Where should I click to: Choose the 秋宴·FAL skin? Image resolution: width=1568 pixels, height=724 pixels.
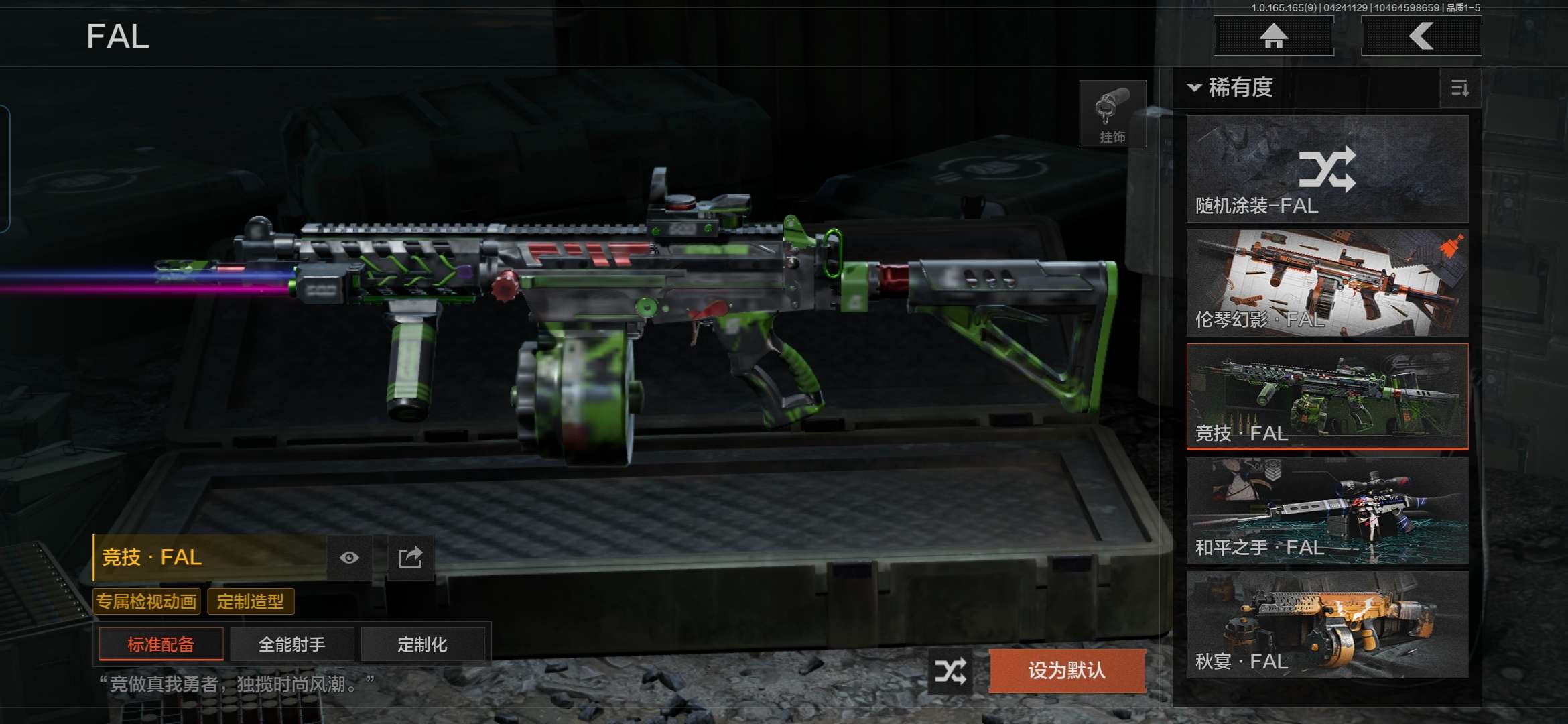[1327, 625]
